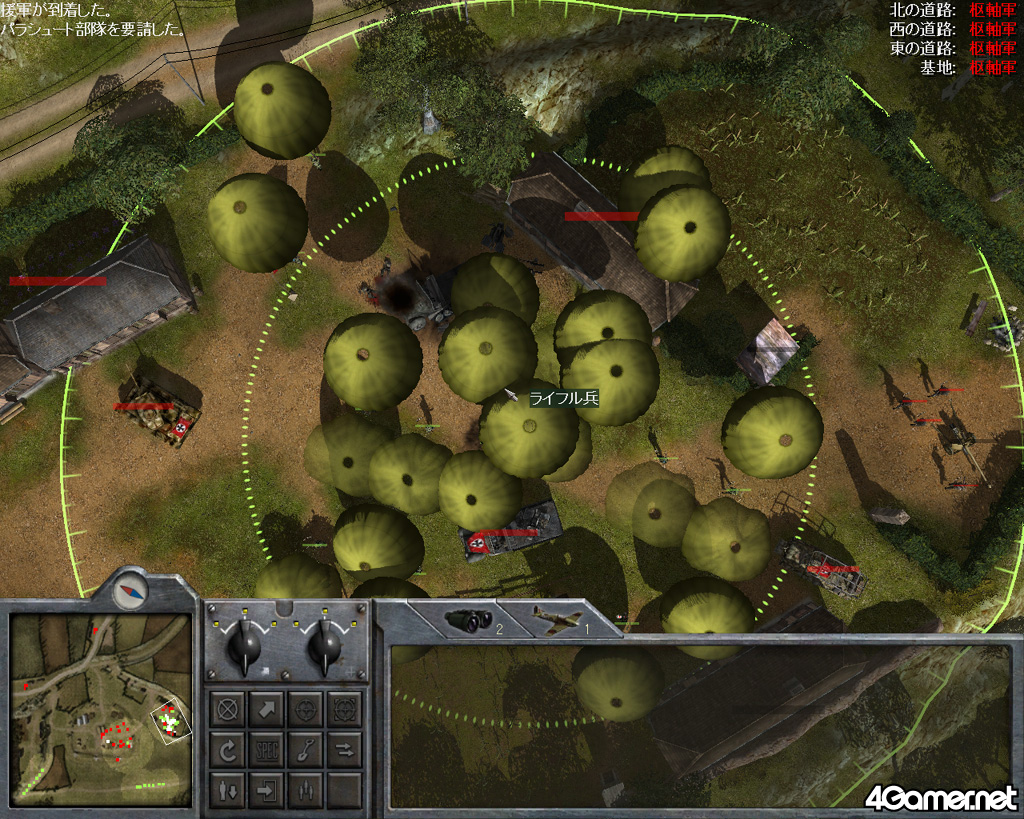
Task: Click the three-soldiers formation command
Action: 305,789
